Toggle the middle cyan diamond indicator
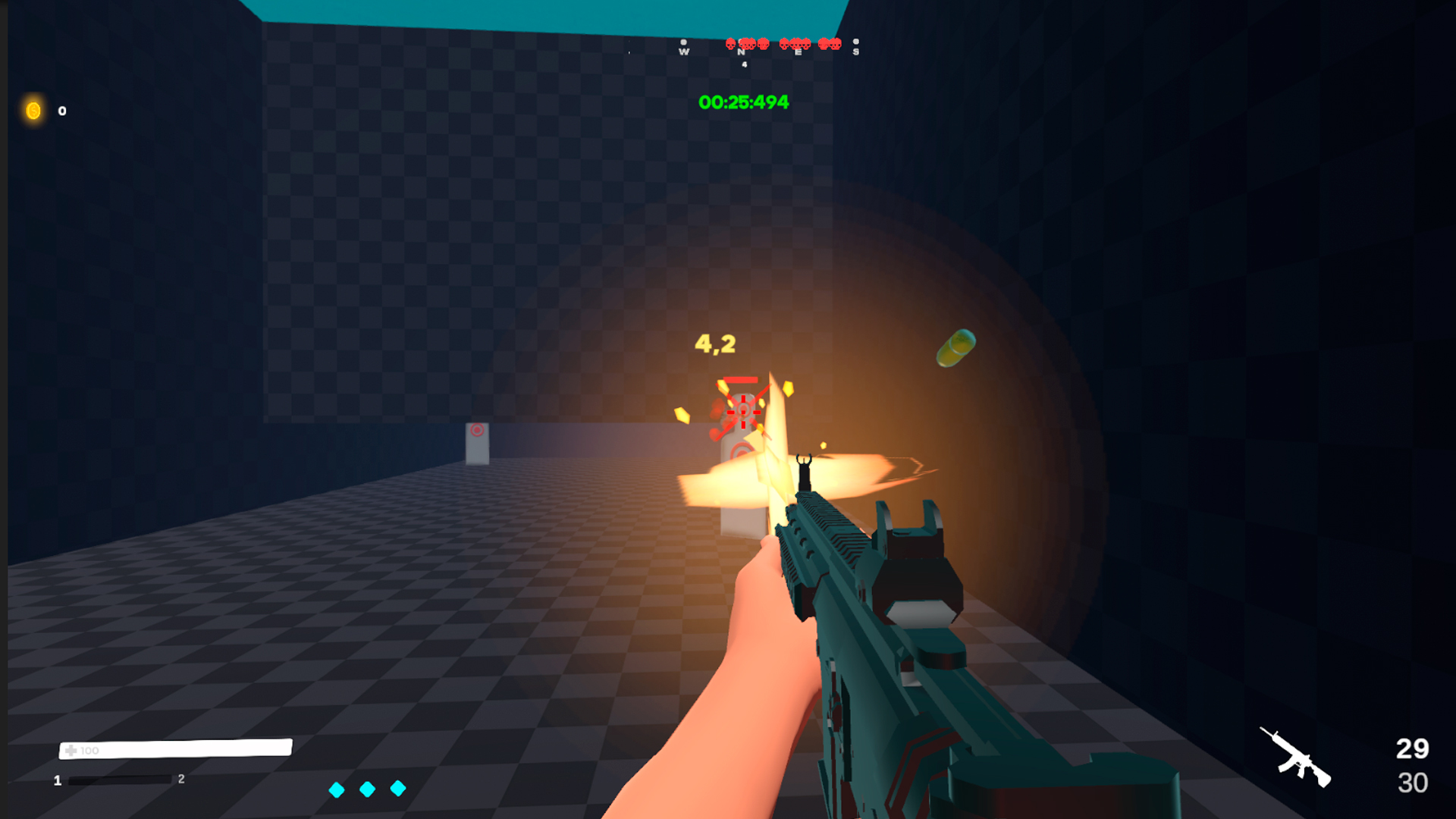Image resolution: width=1456 pixels, height=819 pixels. tap(368, 789)
